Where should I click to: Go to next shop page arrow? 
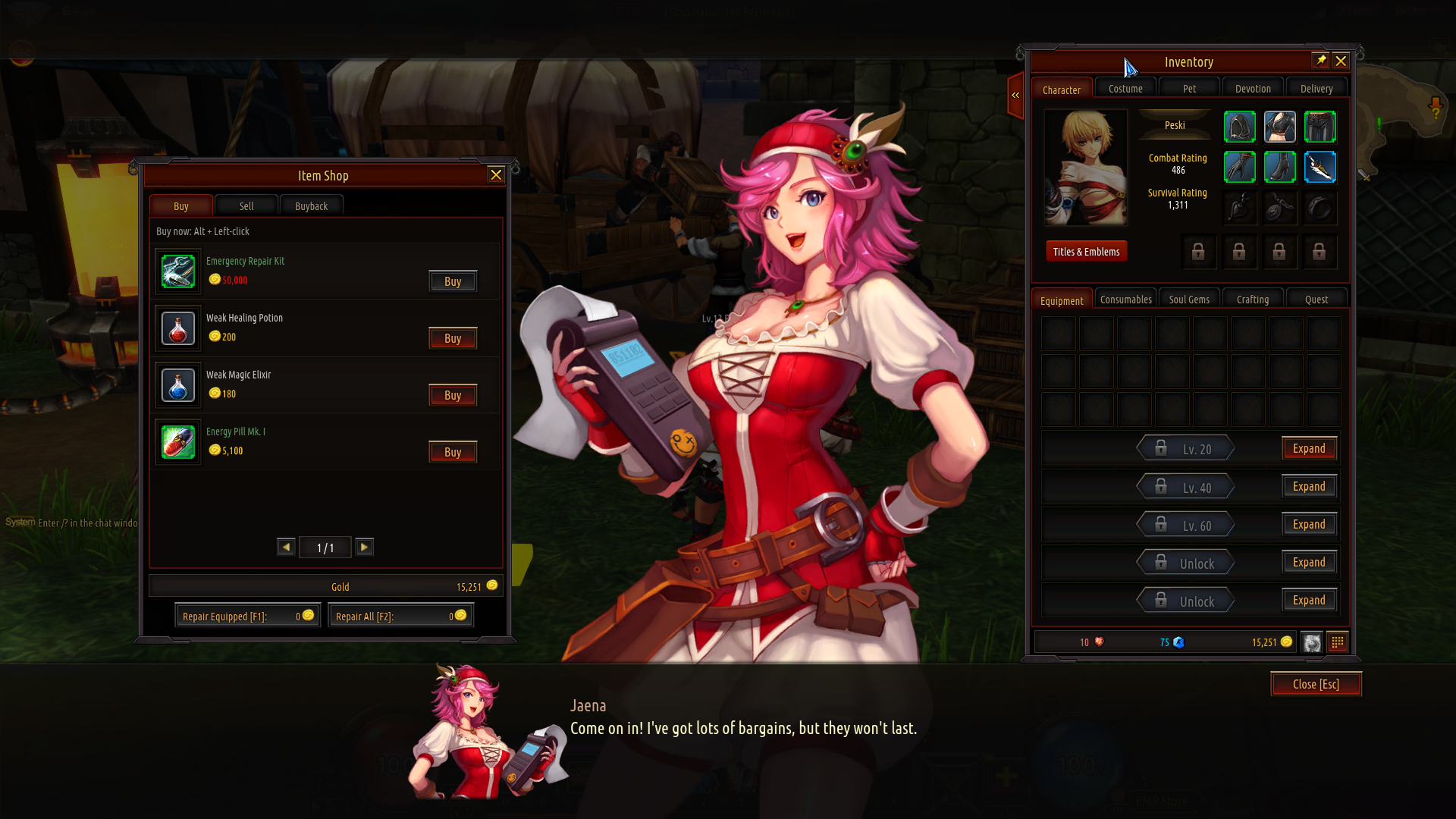(365, 548)
